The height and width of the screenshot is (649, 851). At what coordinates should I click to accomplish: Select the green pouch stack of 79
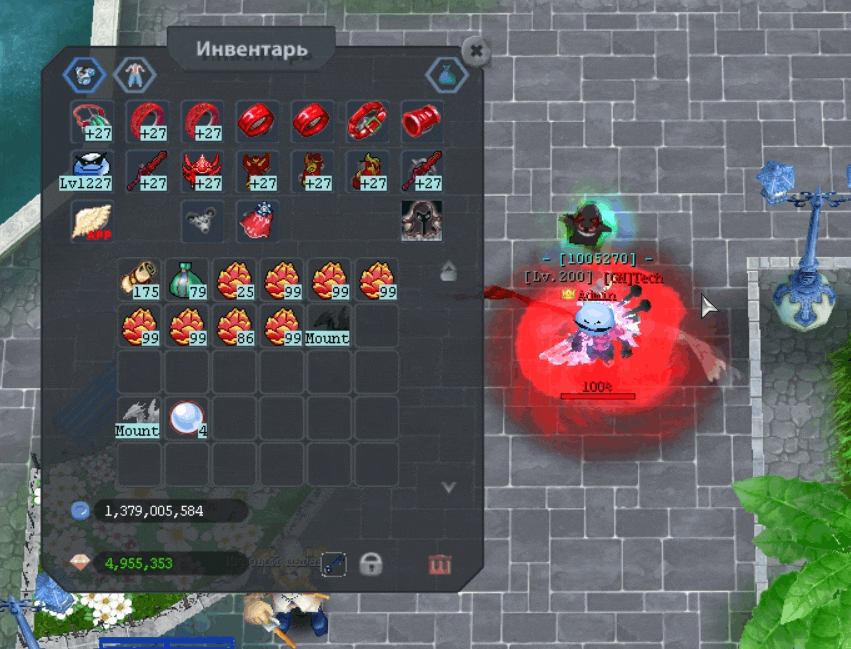pos(187,279)
